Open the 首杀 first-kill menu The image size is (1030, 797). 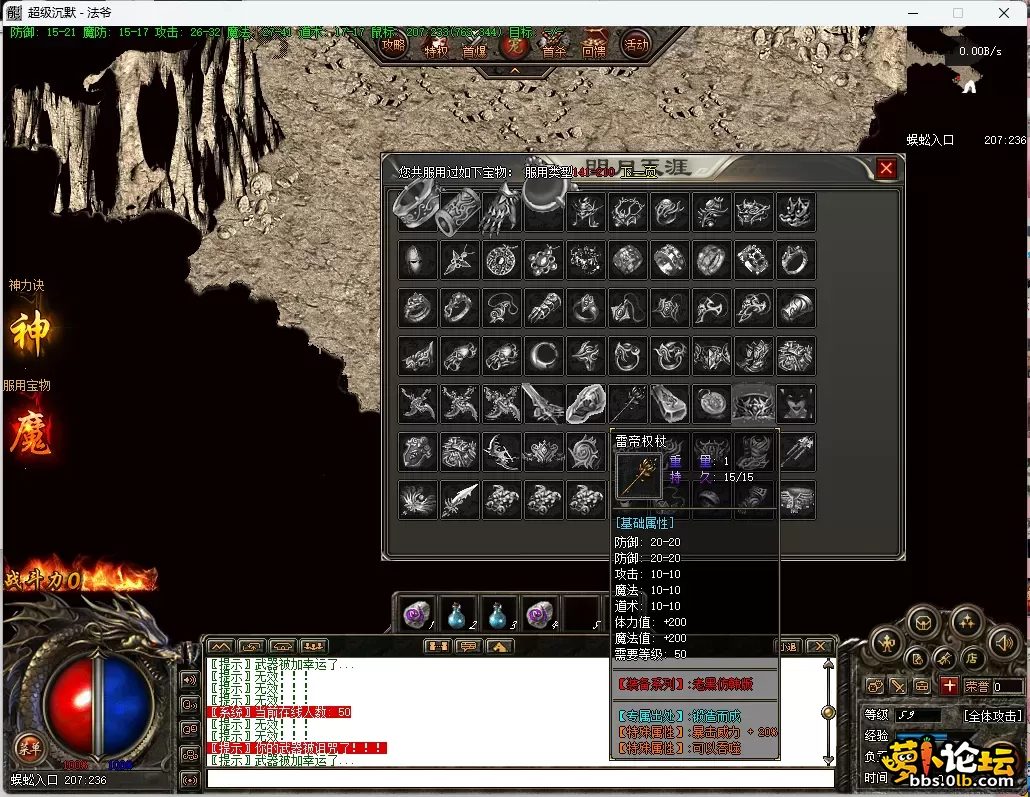(554, 47)
